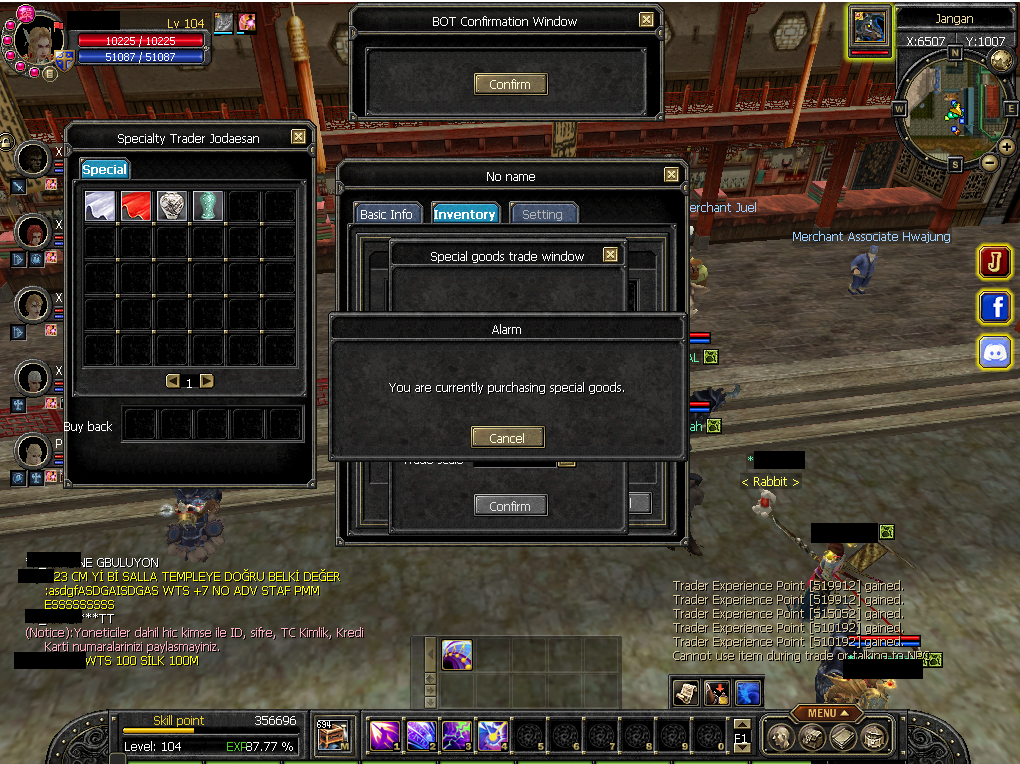Go to next shop page arrow
This screenshot has height=764, width=1020.
206,381
